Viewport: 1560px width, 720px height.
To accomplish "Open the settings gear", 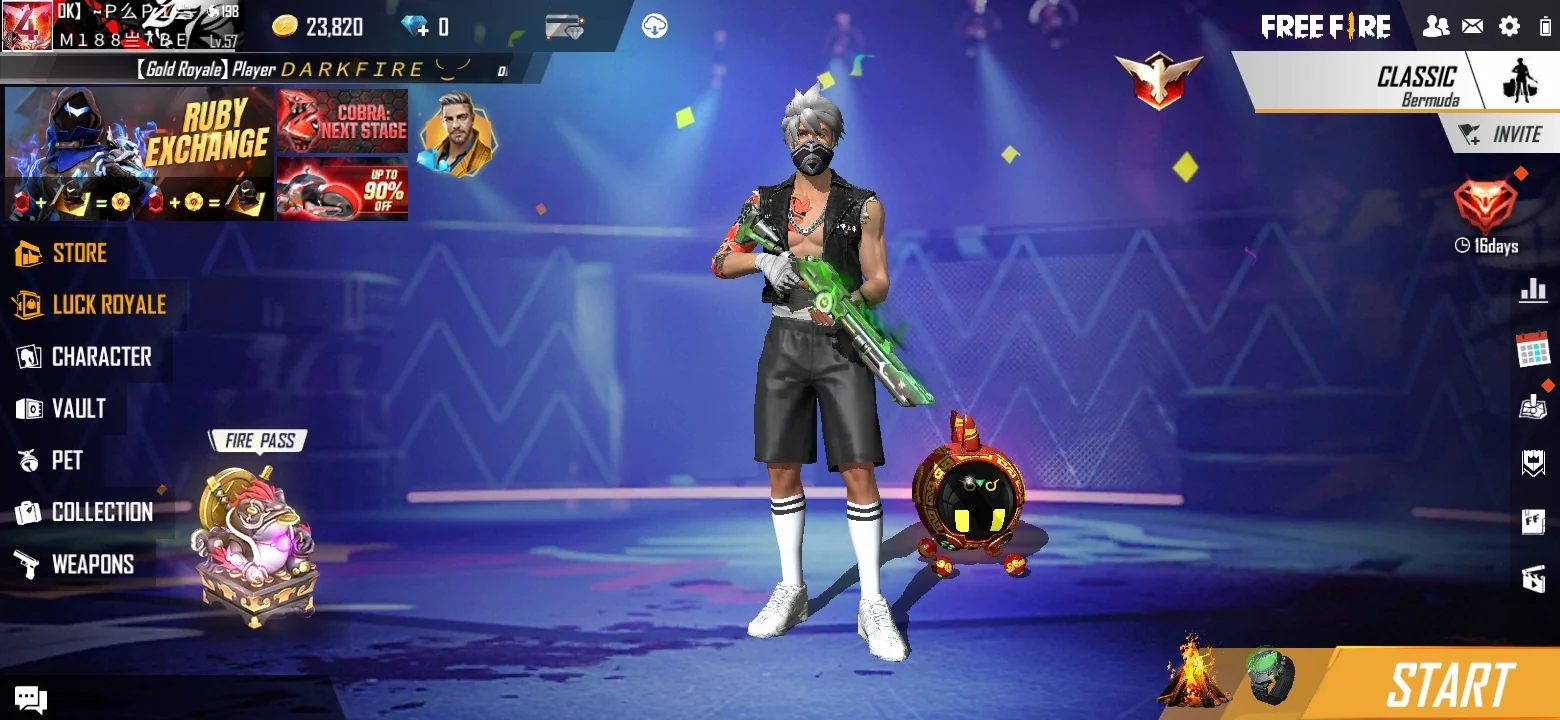I will point(1509,27).
